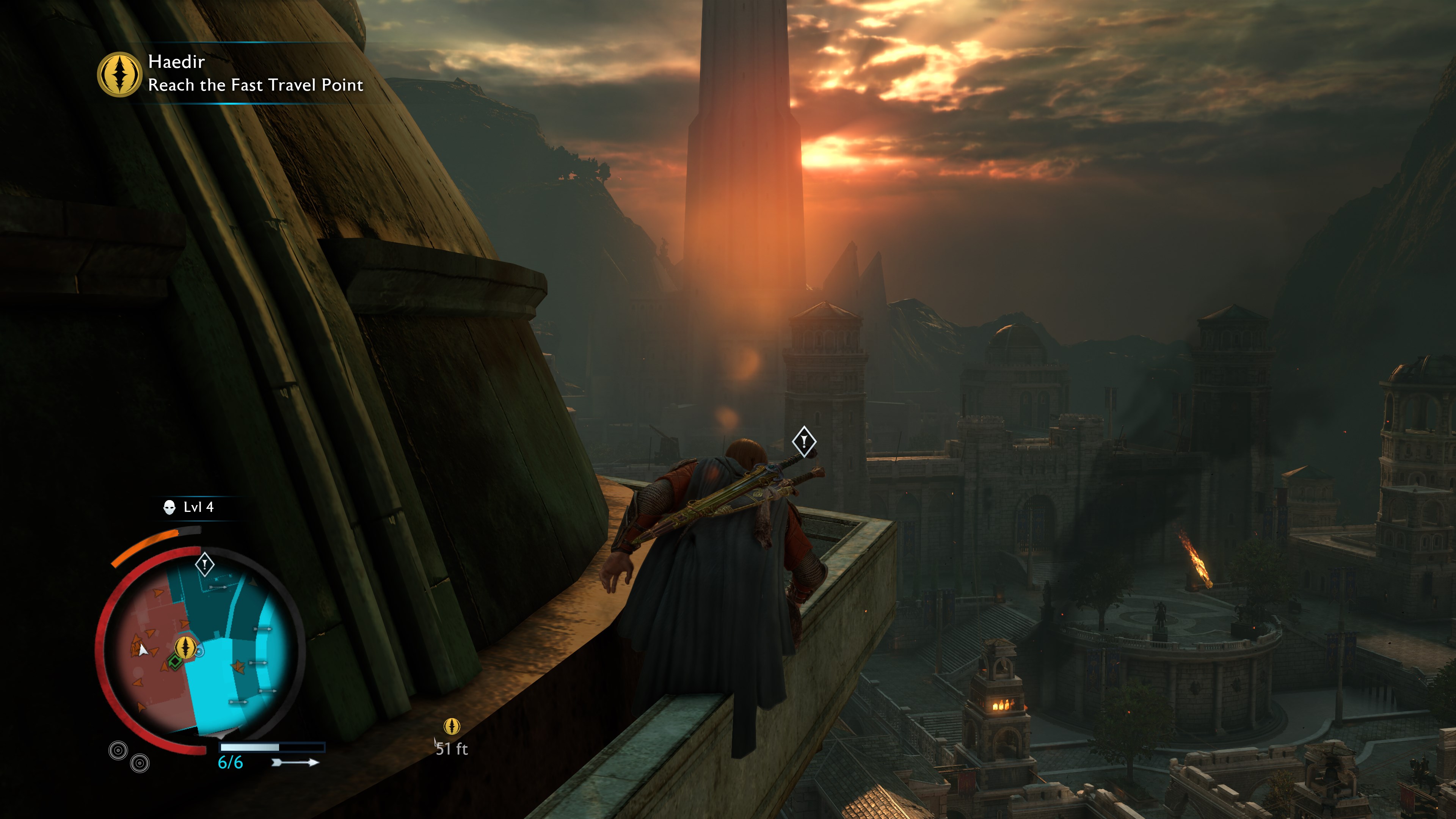This screenshot has width=1456, height=819.
Task: Click the white diamond exclamation marker on minimap
Action: click(205, 564)
